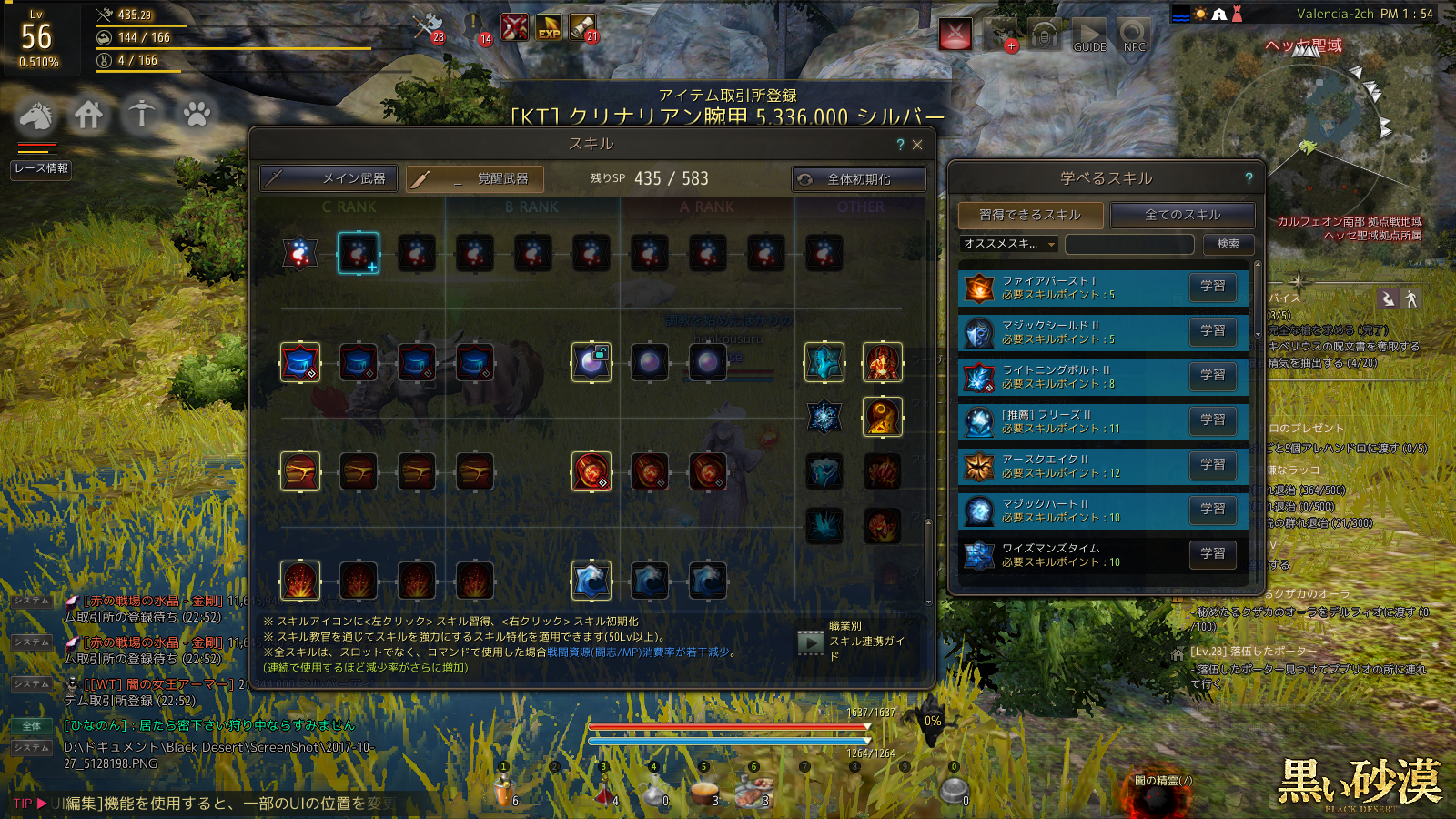Open the NPC finder icon
The width and height of the screenshot is (1456, 819).
click(x=1134, y=36)
